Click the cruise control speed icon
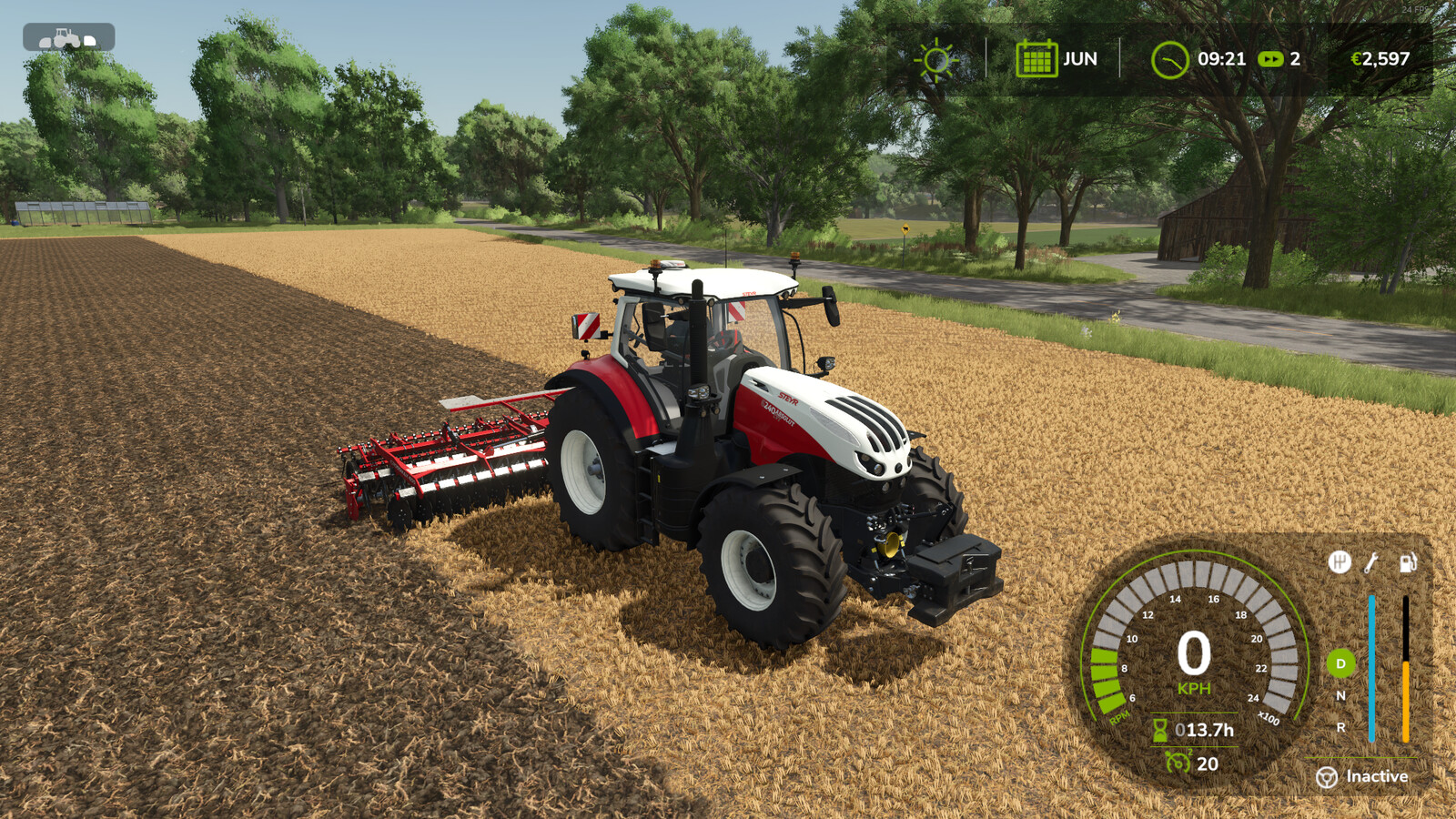1456x819 pixels. pos(1178,763)
